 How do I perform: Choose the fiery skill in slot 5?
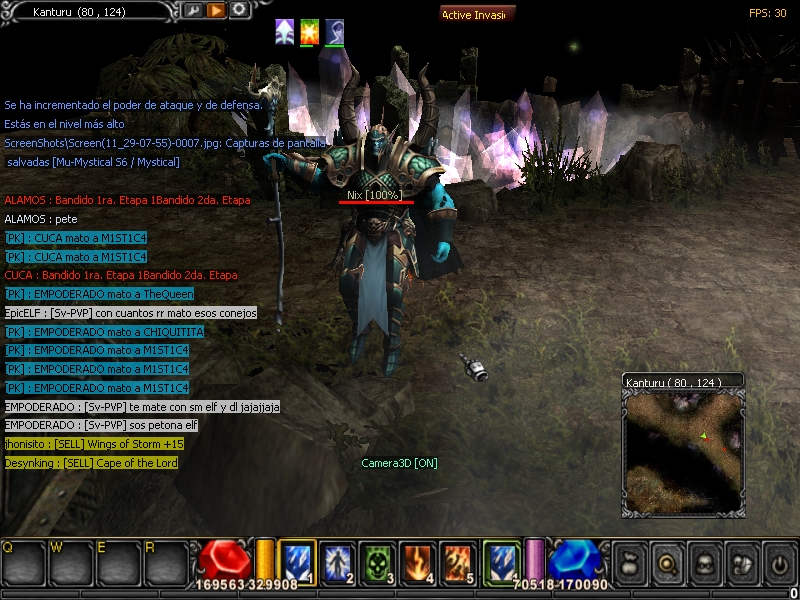pyautogui.click(x=457, y=561)
